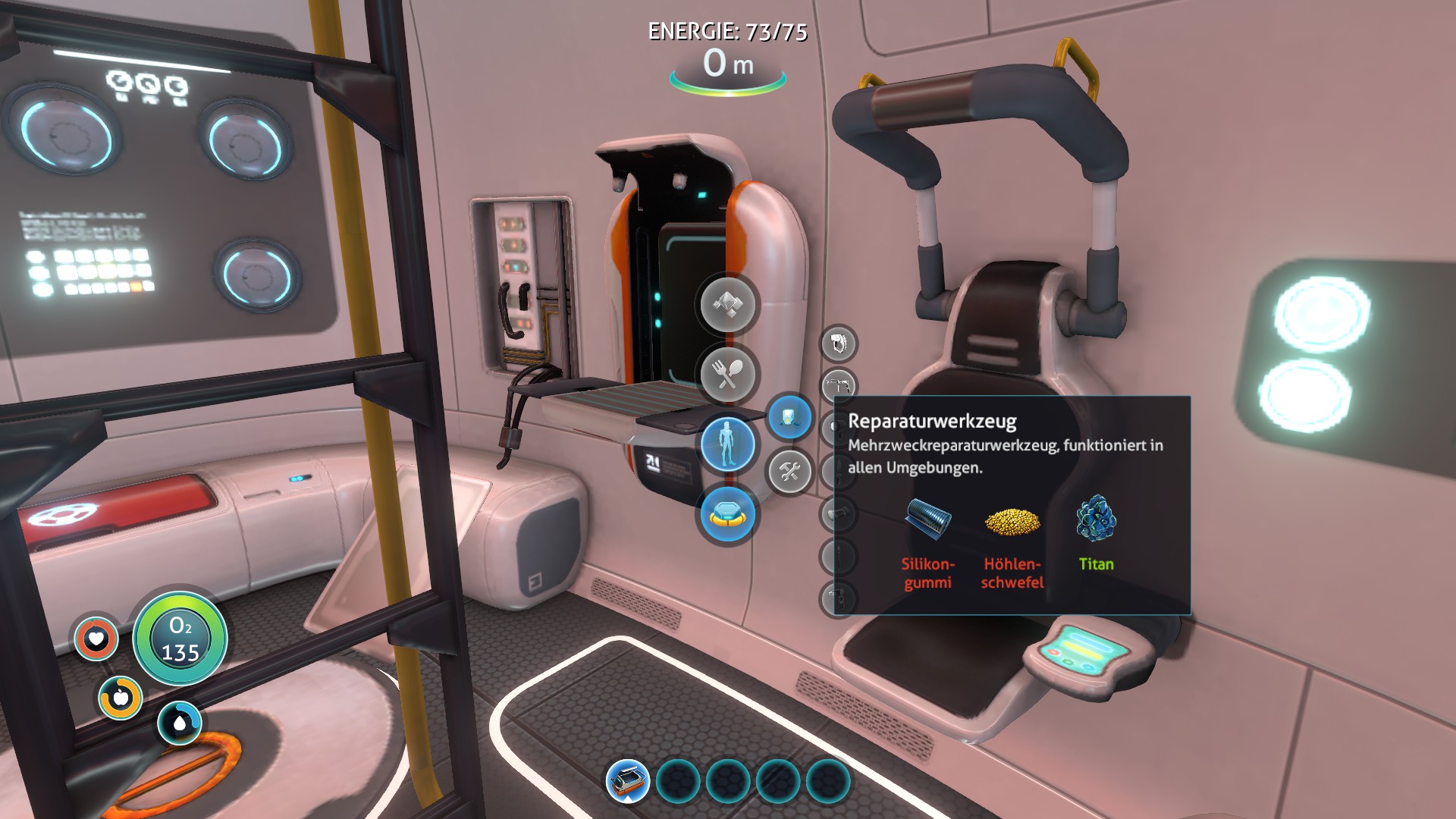
Task: Select the fork and spoon food category
Action: pyautogui.click(x=727, y=374)
